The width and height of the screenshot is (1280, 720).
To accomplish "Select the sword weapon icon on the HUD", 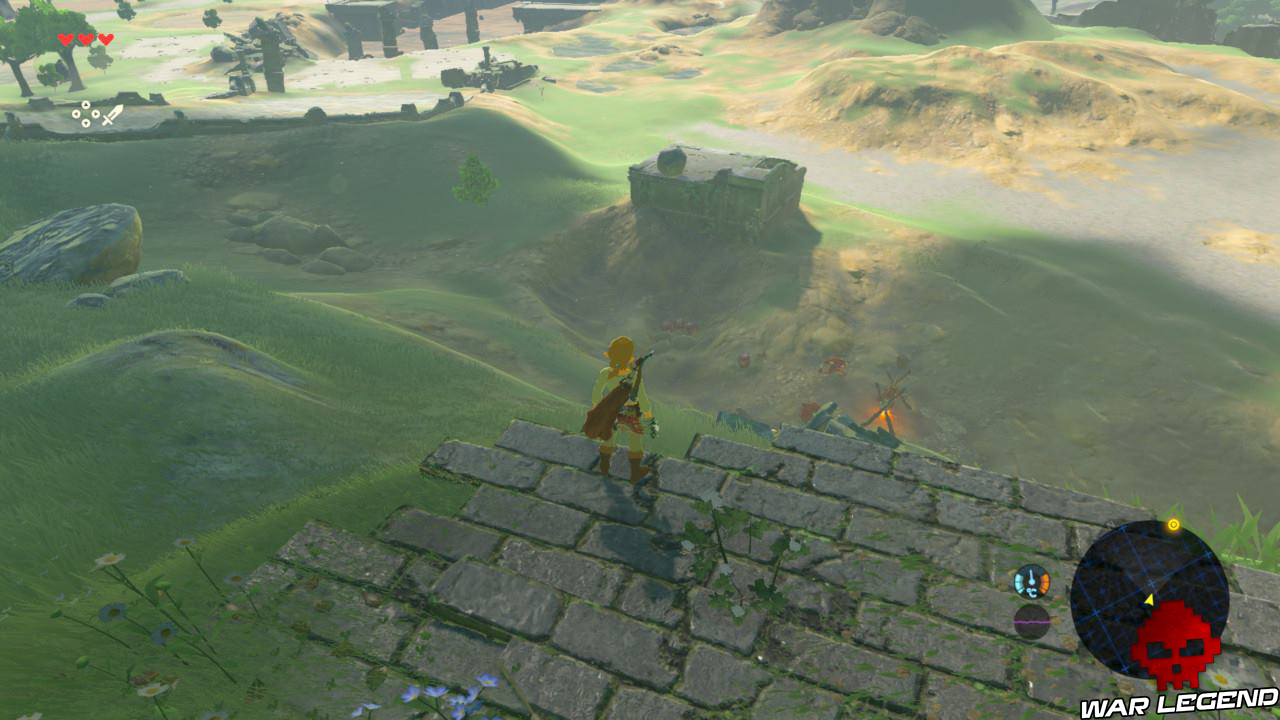I will point(115,114).
